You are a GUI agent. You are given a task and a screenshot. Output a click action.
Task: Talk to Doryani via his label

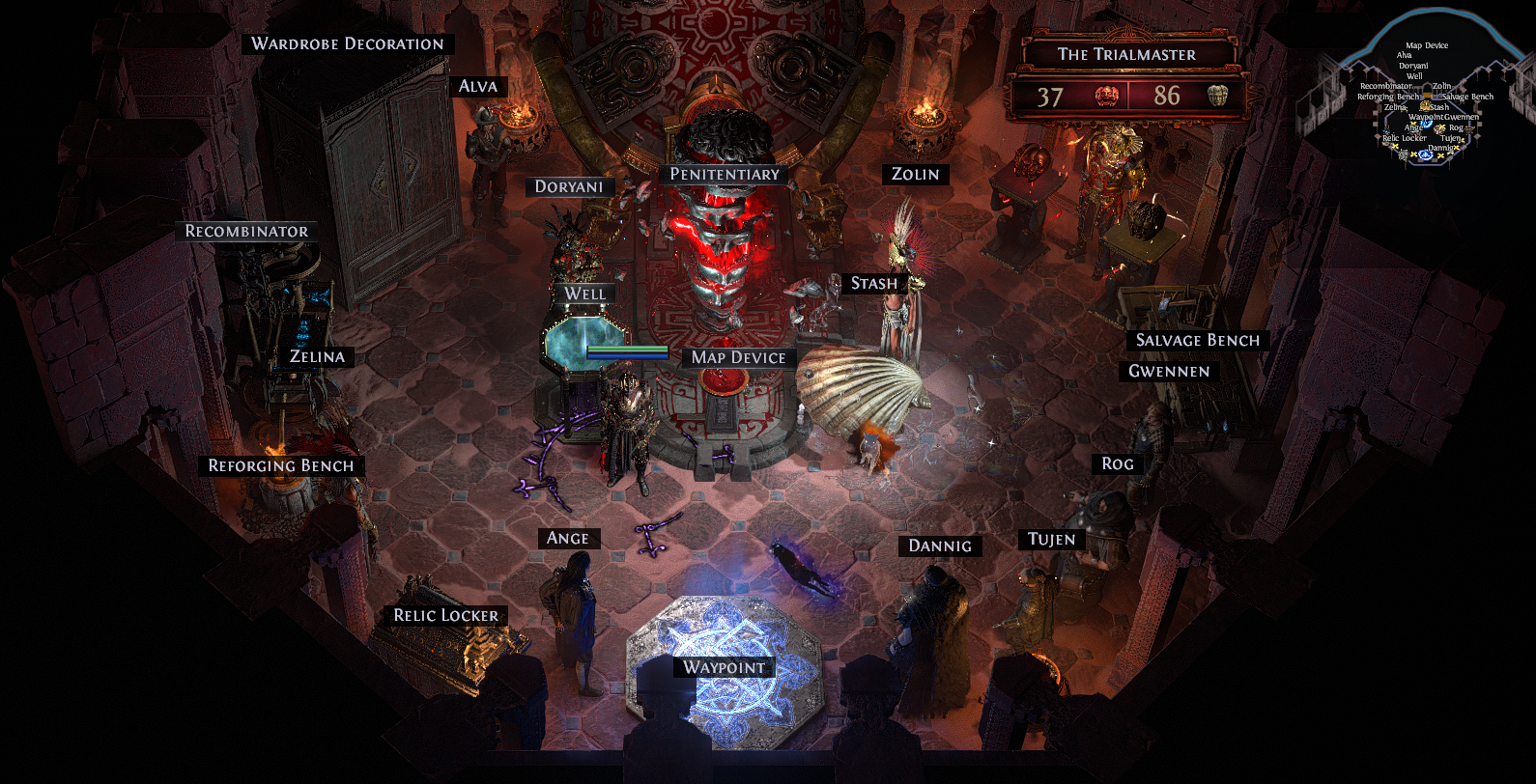(569, 186)
